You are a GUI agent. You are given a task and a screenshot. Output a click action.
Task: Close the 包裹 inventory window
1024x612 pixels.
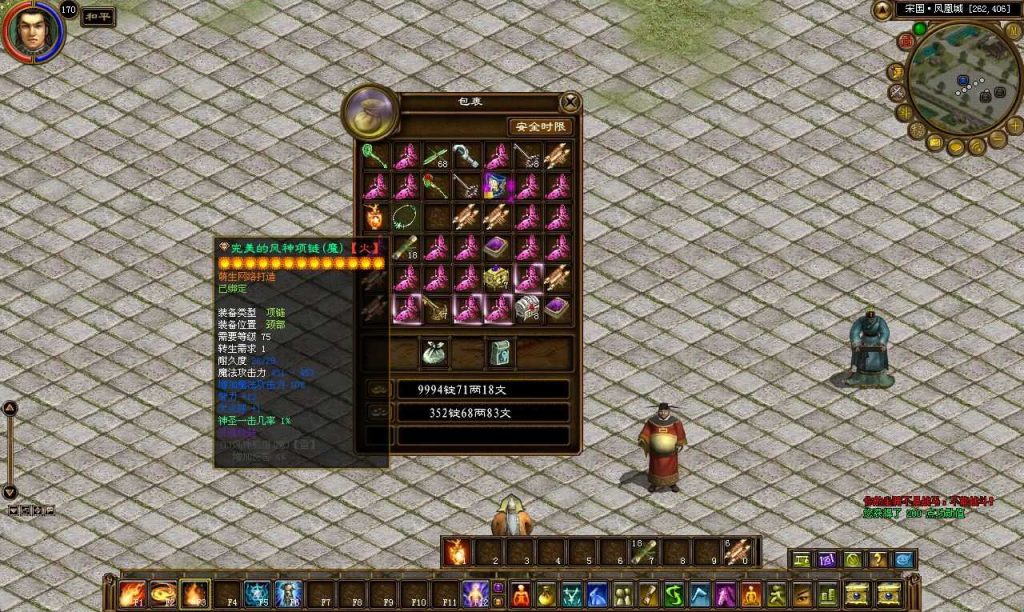pos(570,102)
